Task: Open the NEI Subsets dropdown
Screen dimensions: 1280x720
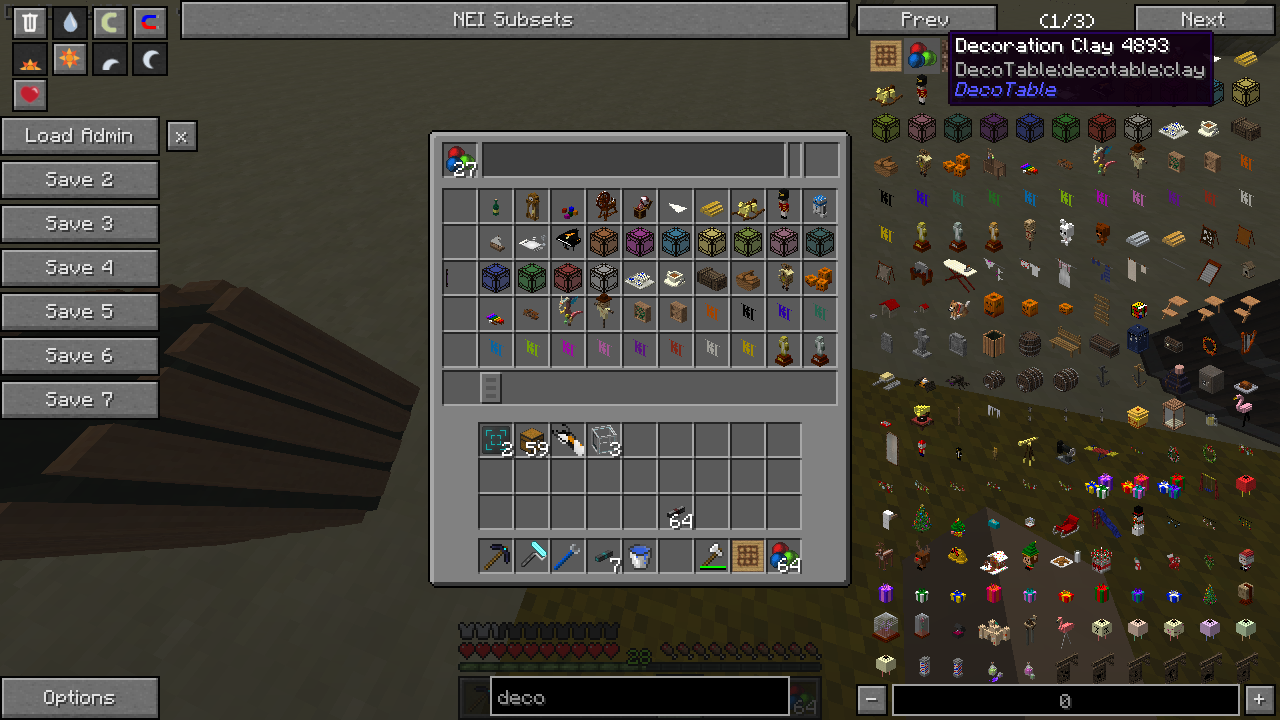Action: (x=514, y=20)
